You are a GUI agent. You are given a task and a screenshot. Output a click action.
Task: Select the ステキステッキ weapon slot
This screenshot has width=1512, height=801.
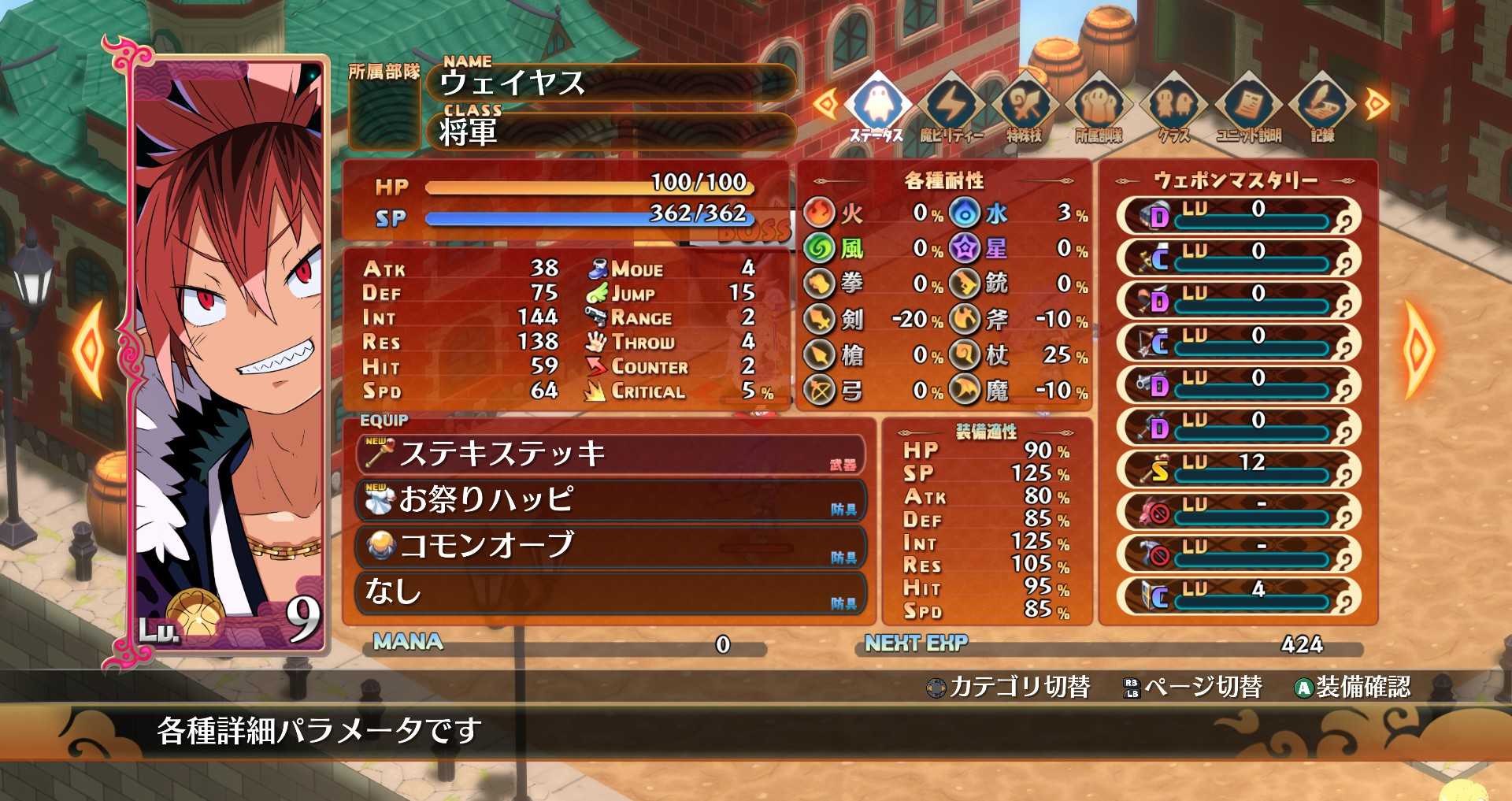pos(610,454)
